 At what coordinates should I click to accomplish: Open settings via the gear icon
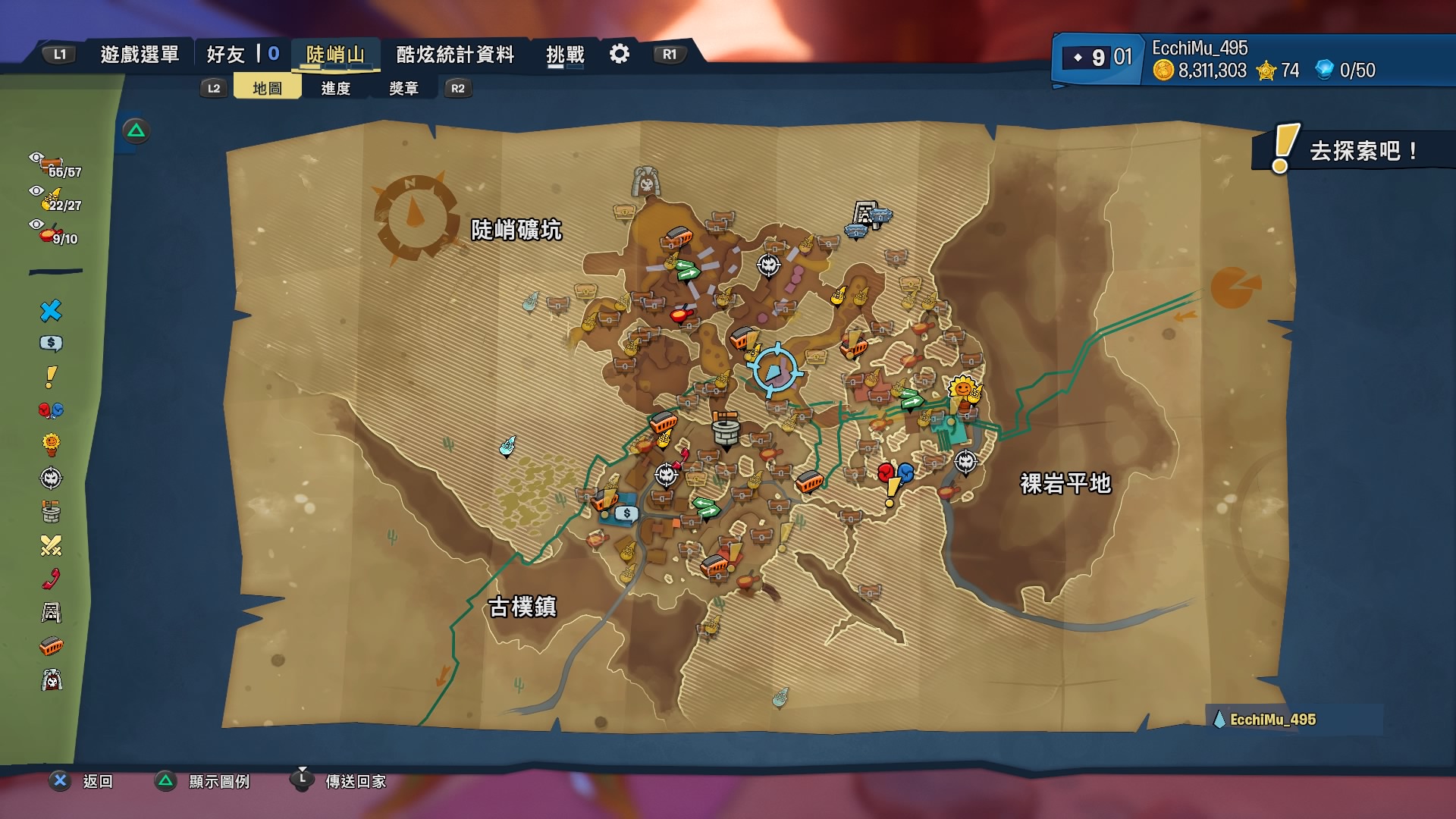(620, 54)
